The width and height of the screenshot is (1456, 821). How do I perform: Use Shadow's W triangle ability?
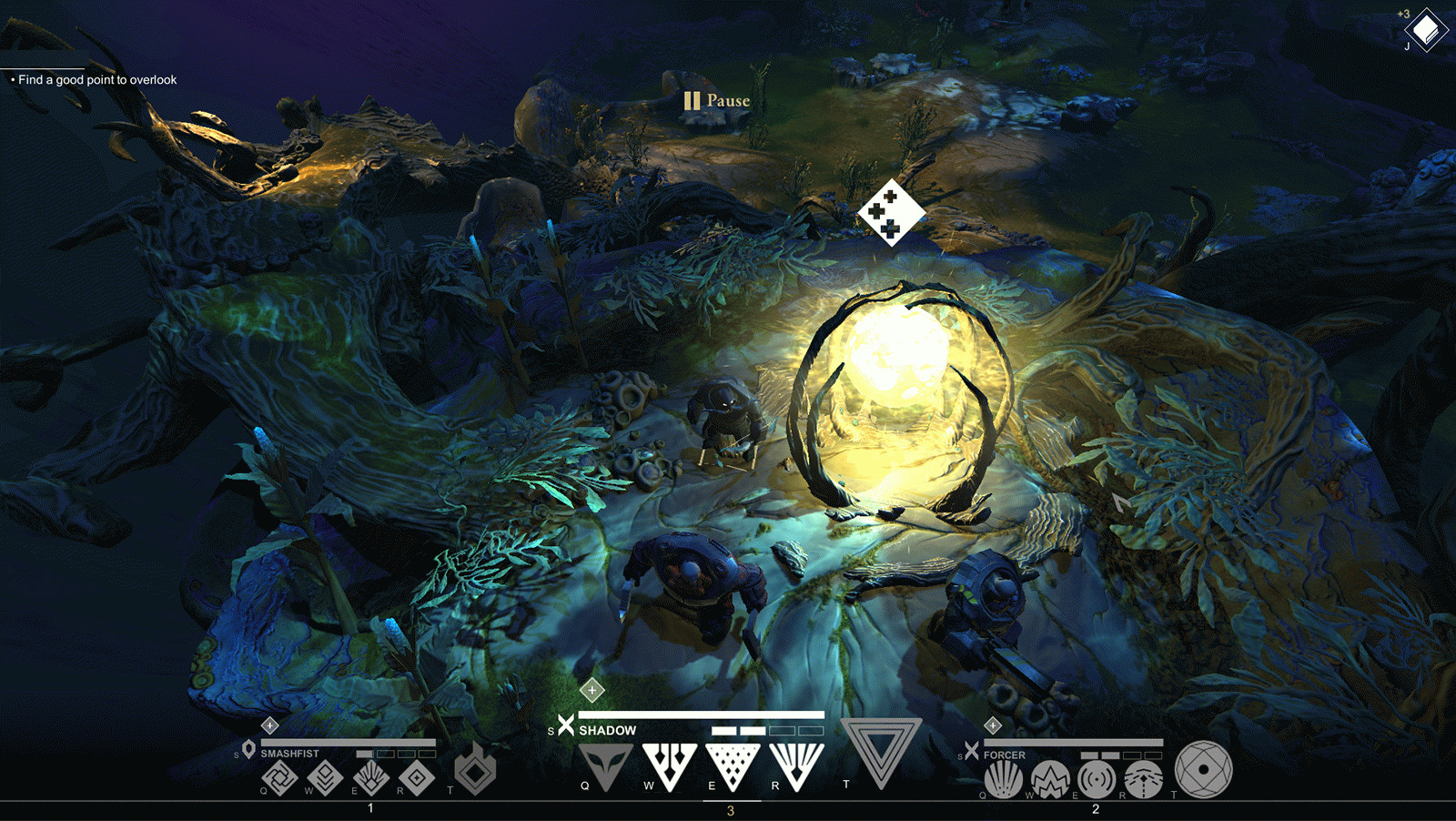[x=670, y=763]
